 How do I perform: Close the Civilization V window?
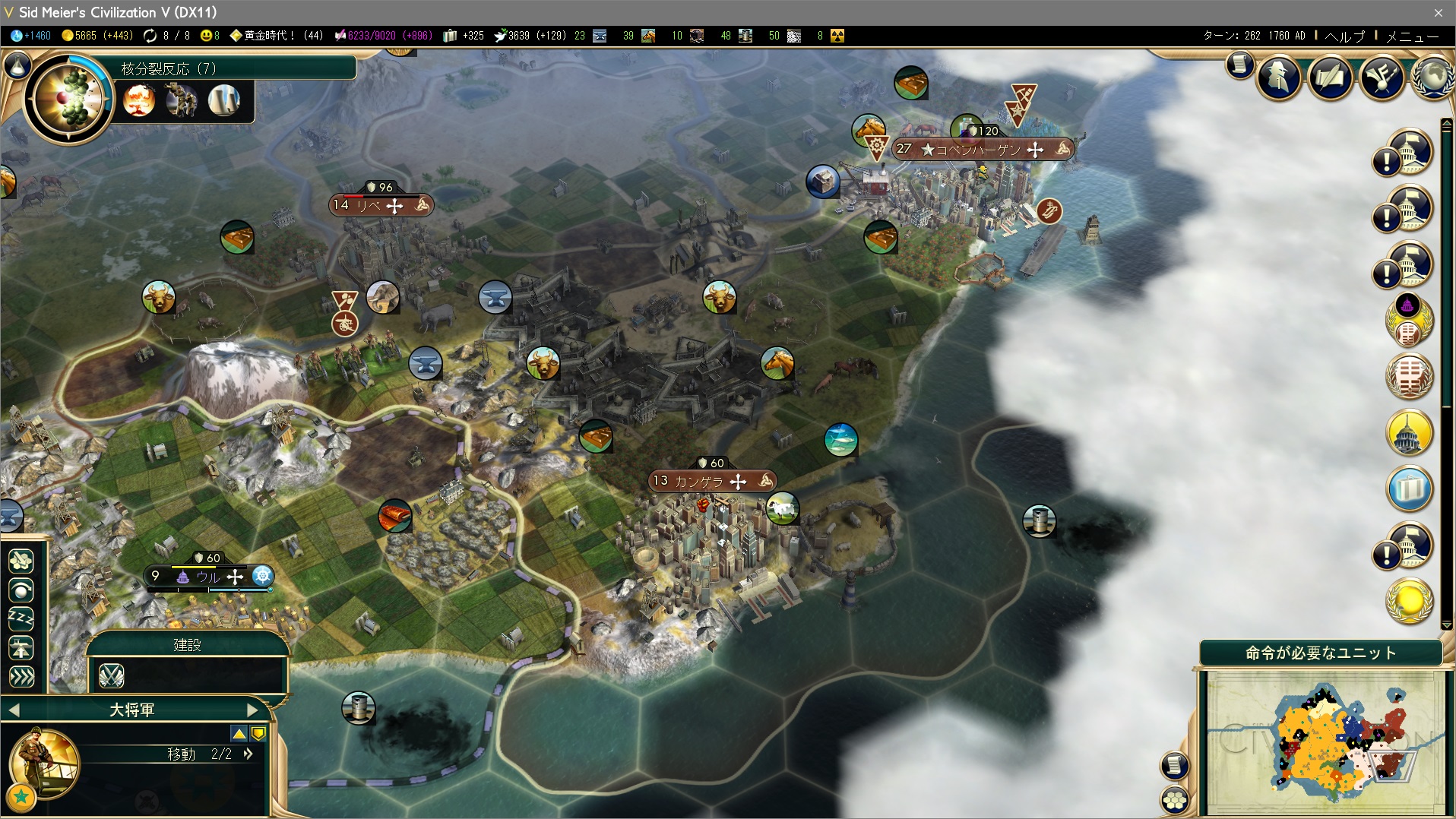pos(1438,12)
